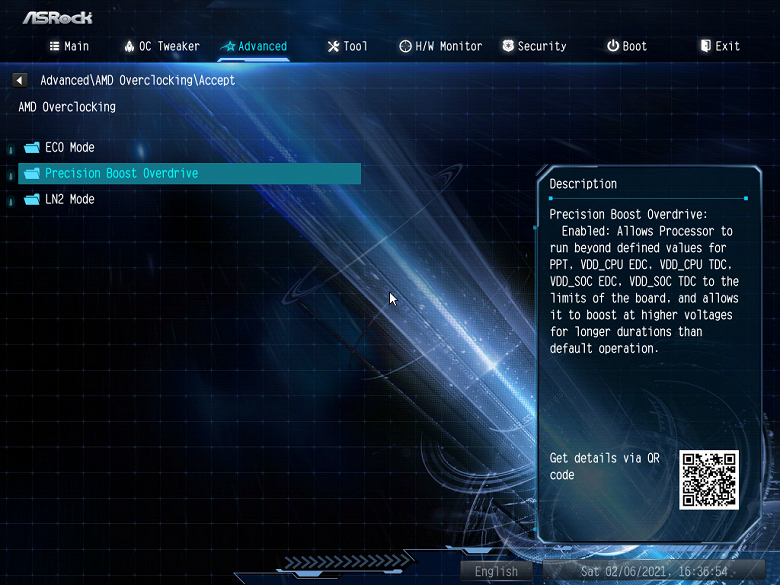Change the English language setting
780x585 pixels.
pyautogui.click(x=496, y=572)
